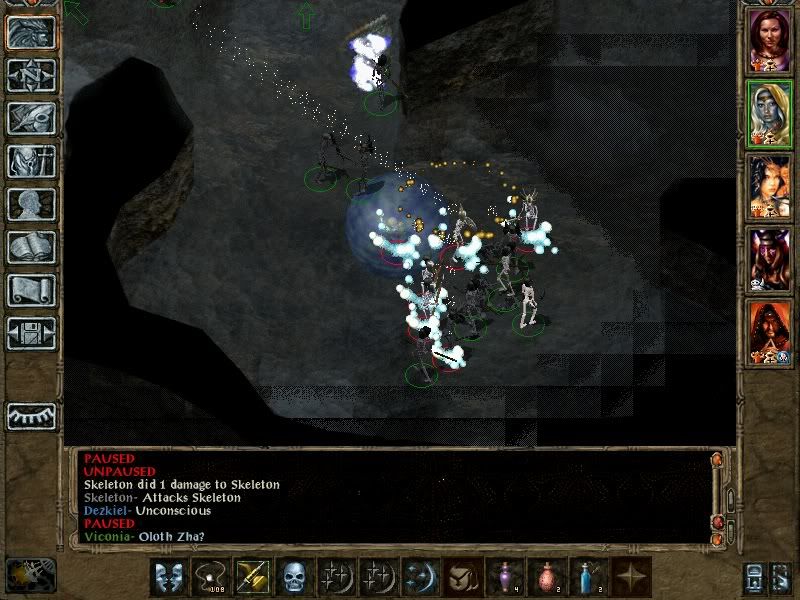
Task: Activate the skull Turn Undead ability
Action: (294, 577)
